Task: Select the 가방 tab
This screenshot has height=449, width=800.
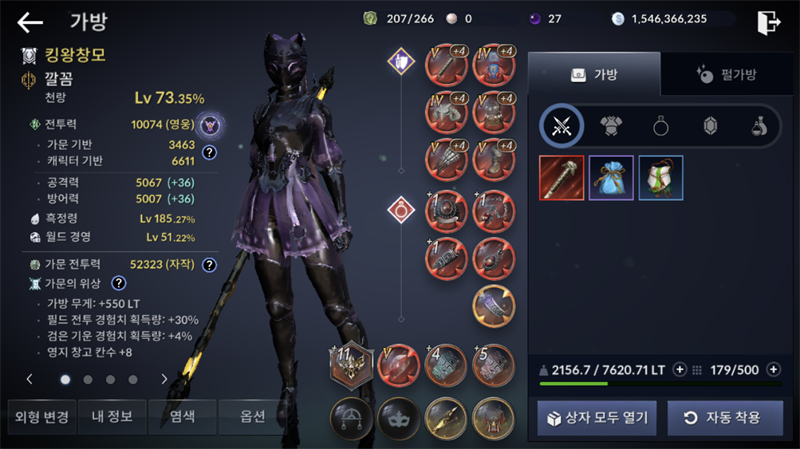Action: click(x=594, y=75)
